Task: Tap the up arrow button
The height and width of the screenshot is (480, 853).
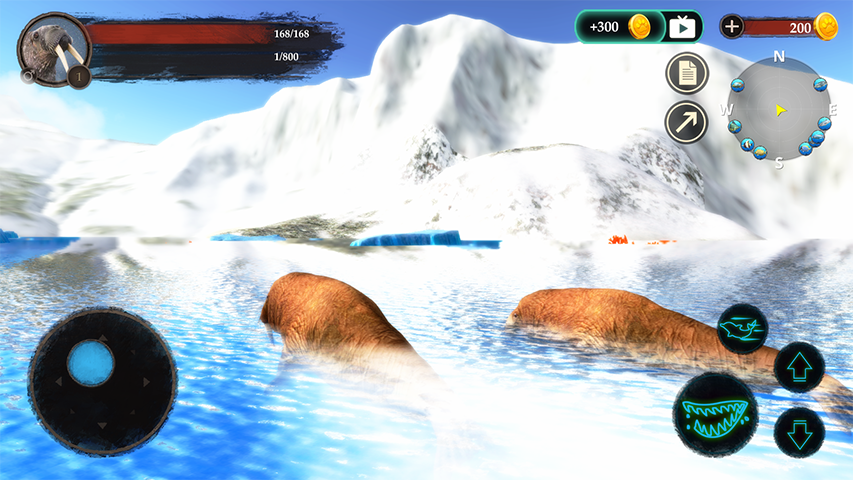Action: 799,366
